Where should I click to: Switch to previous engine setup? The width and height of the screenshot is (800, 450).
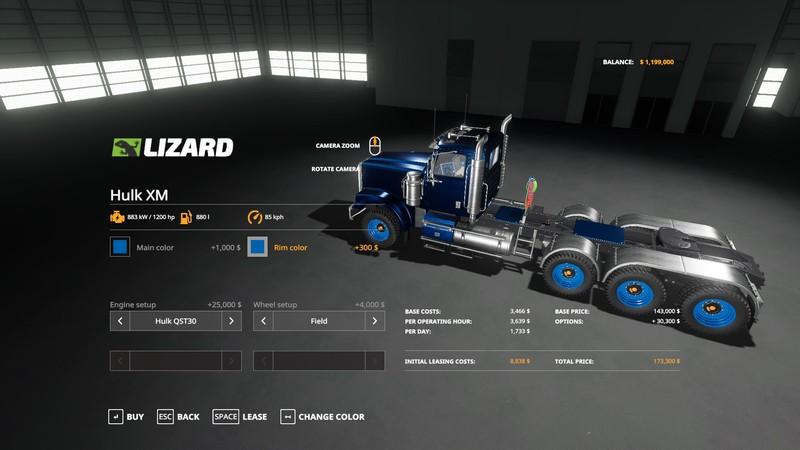click(120, 321)
